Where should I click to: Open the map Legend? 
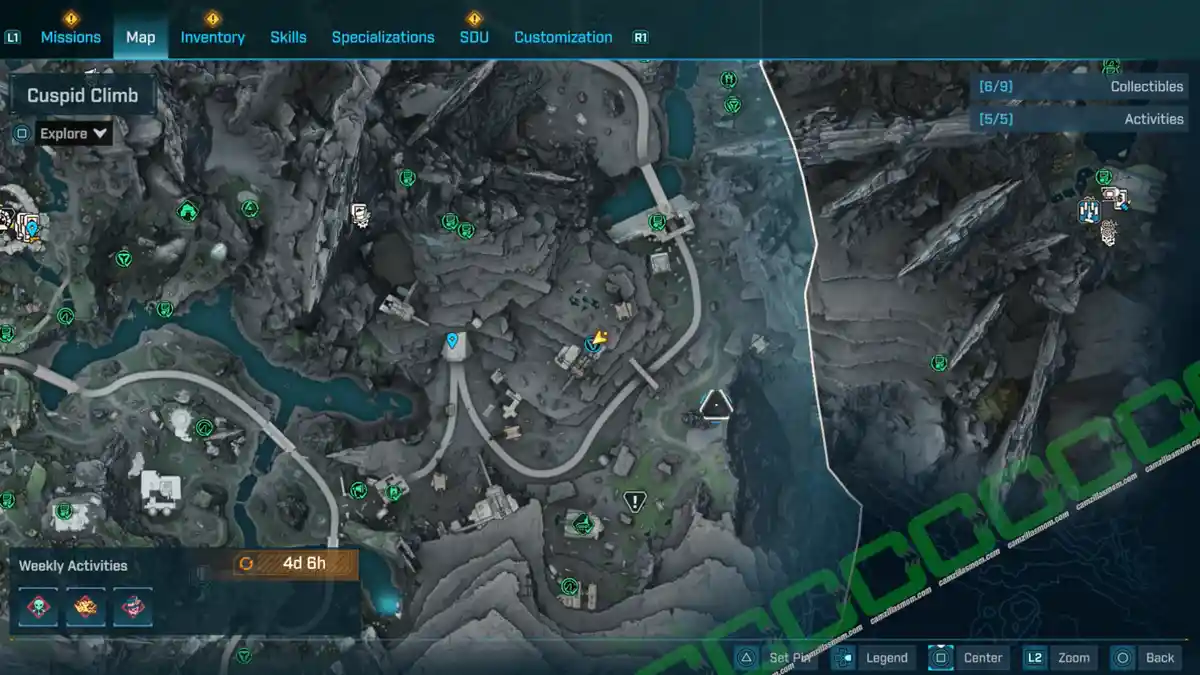[875, 657]
